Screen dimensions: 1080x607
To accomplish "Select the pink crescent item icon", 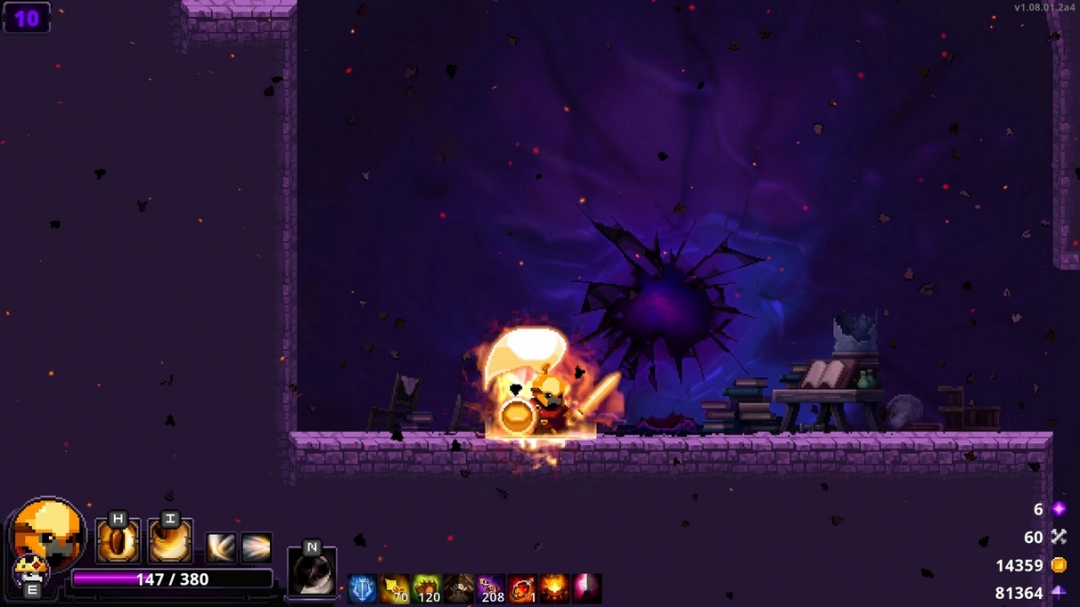I will 586,588.
